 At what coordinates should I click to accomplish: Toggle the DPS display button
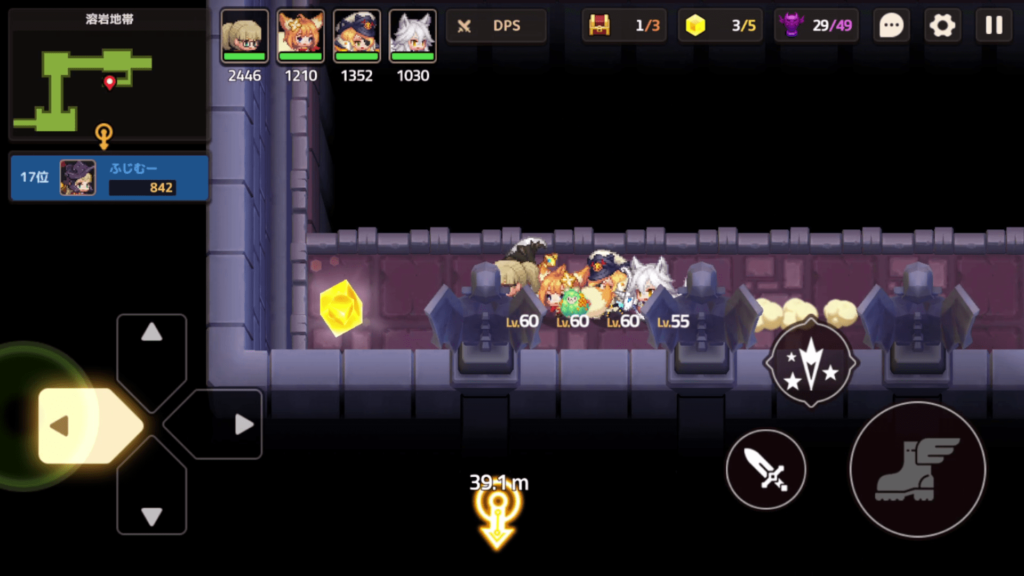click(x=496, y=26)
